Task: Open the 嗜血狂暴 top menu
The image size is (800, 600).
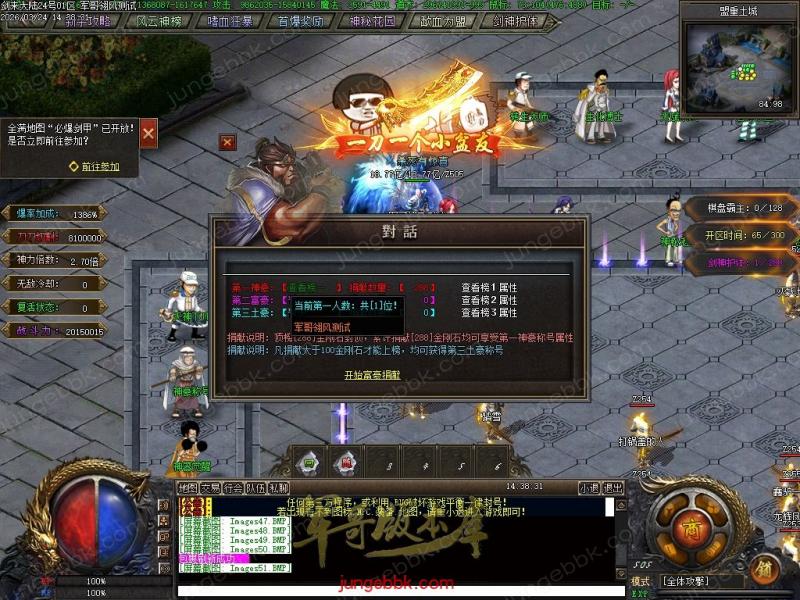Action: pyautogui.click(x=231, y=20)
